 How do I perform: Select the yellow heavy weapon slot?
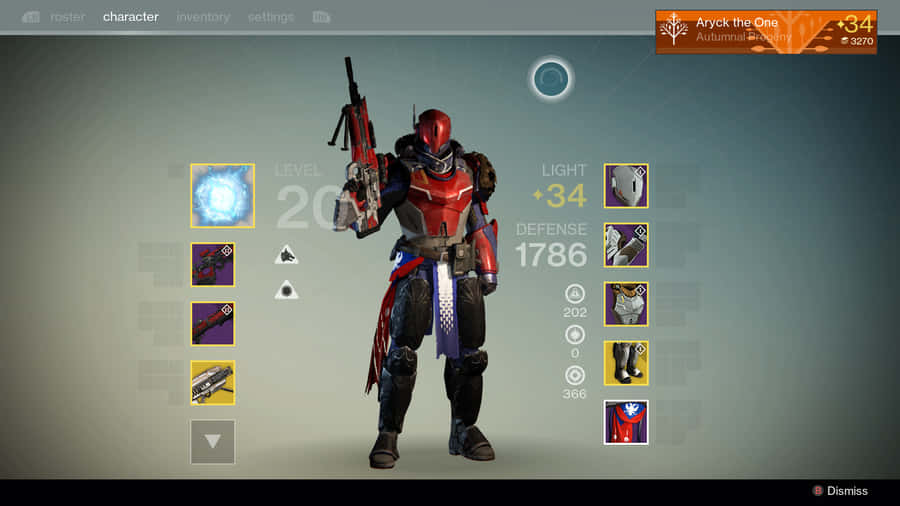213,382
